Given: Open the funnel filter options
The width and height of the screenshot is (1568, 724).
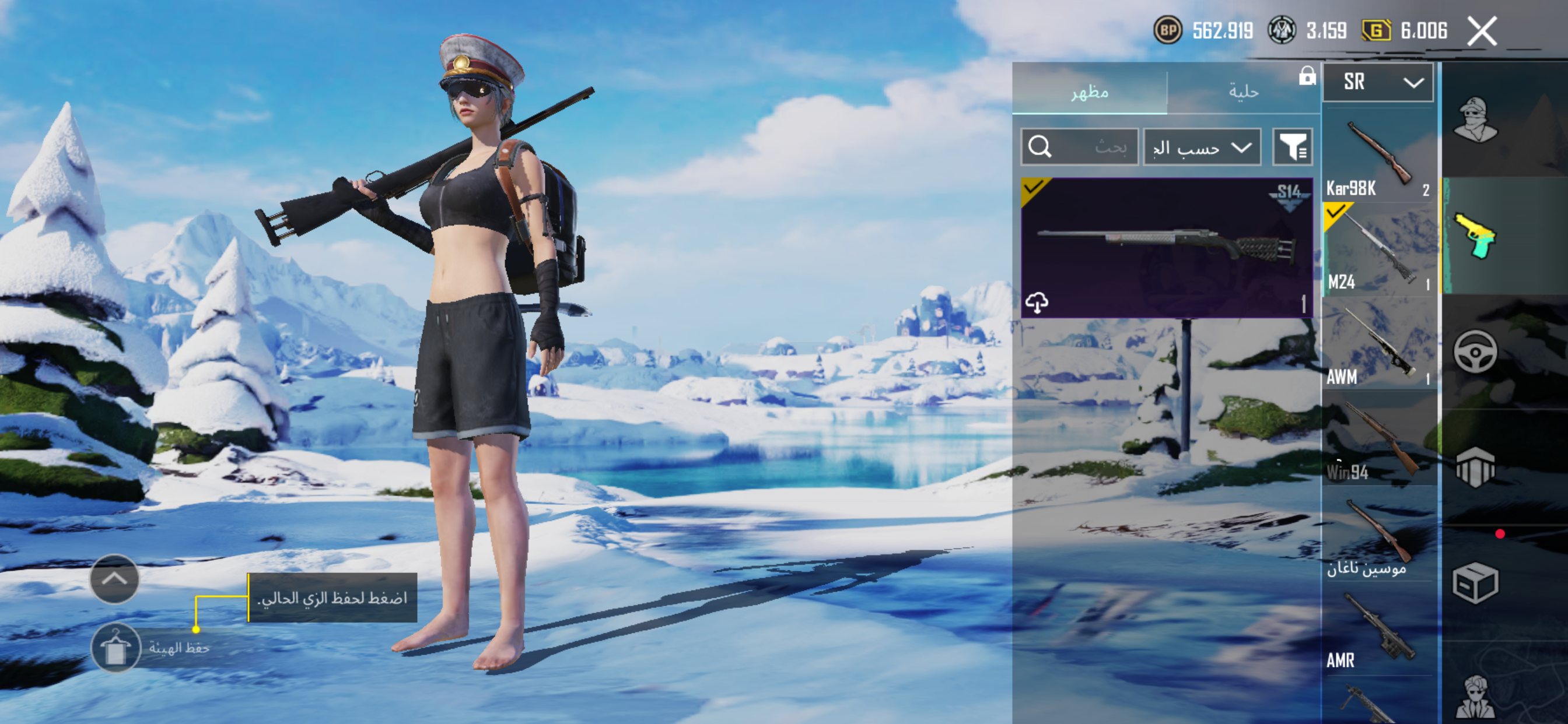Looking at the screenshot, I should coord(1292,147).
